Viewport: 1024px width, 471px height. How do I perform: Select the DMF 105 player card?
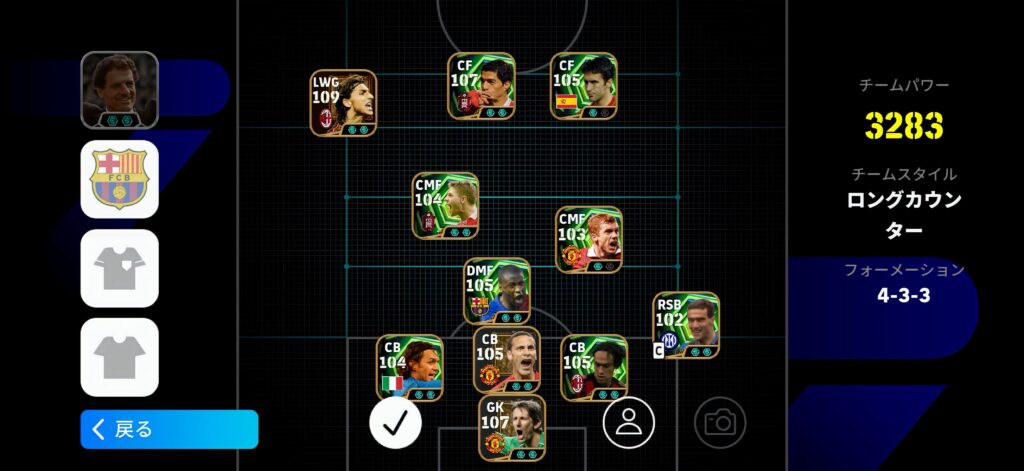(497, 291)
